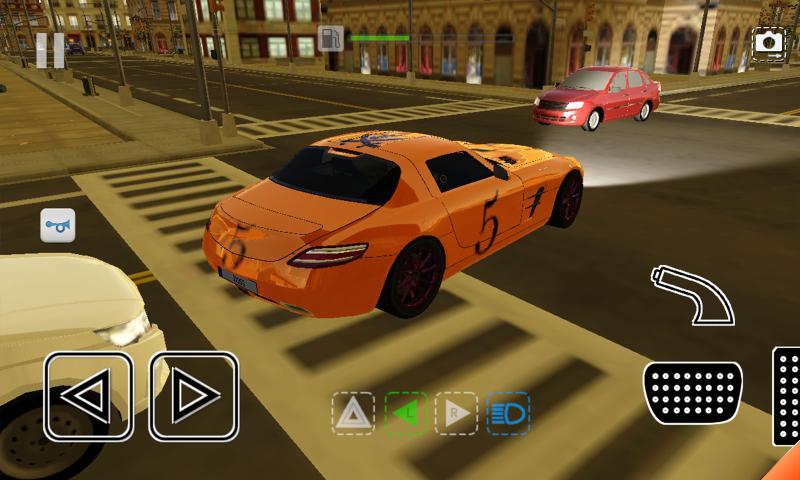Viewport: 800px width, 480px height.
Task: Activate the left turn signal
Action: (x=406, y=413)
